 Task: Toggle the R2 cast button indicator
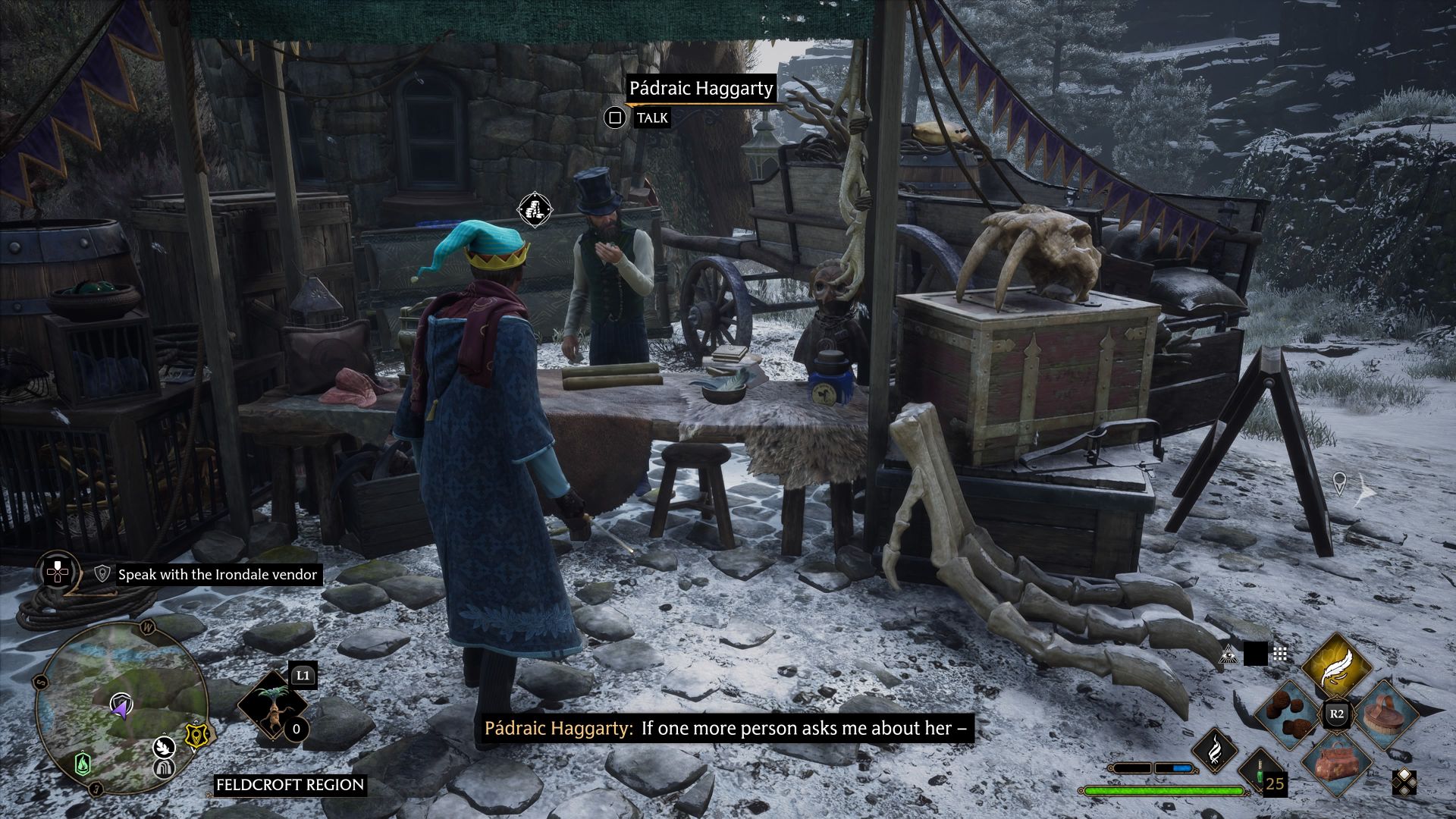[x=1338, y=714]
